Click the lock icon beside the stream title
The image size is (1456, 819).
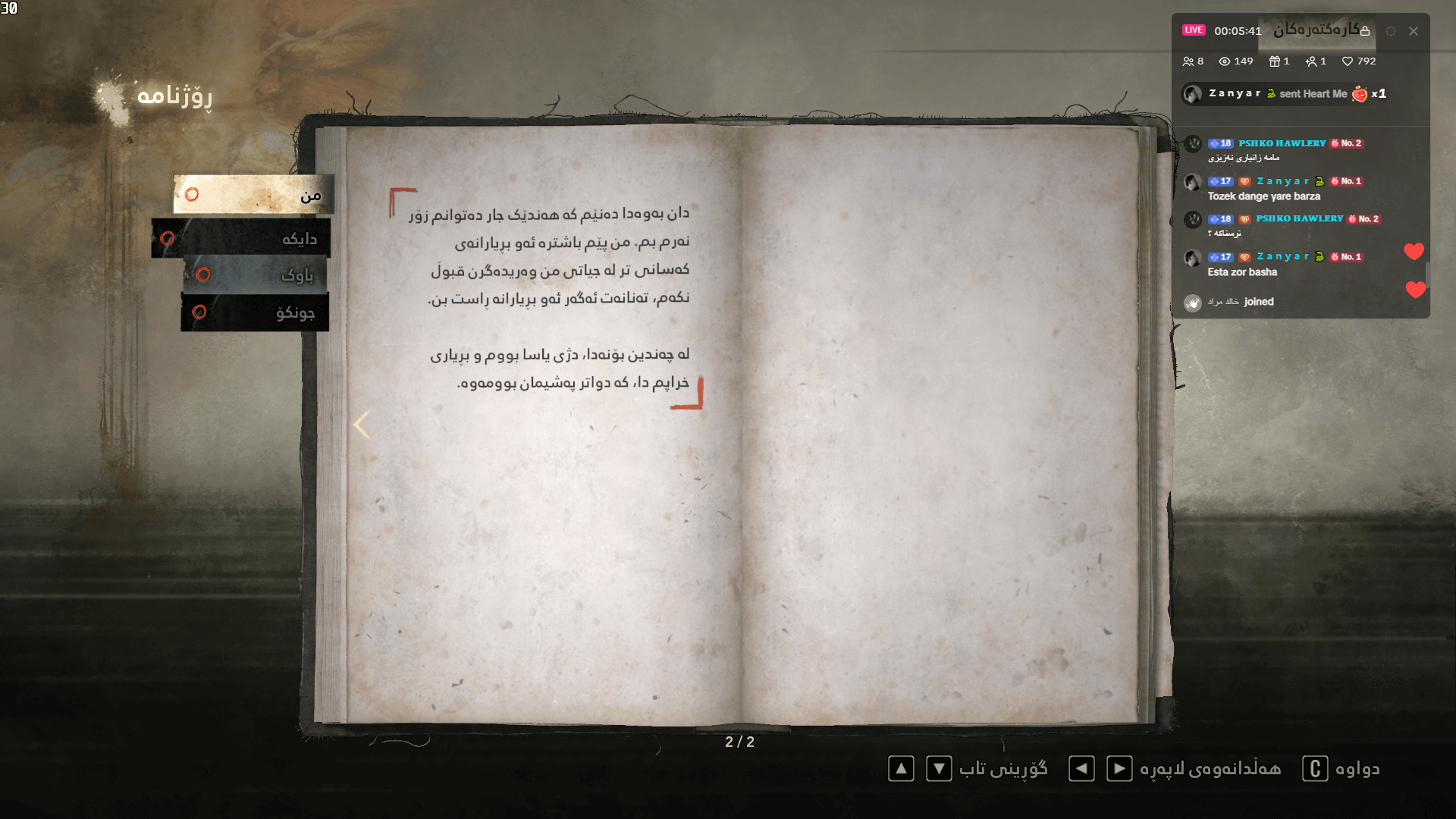click(x=1365, y=30)
